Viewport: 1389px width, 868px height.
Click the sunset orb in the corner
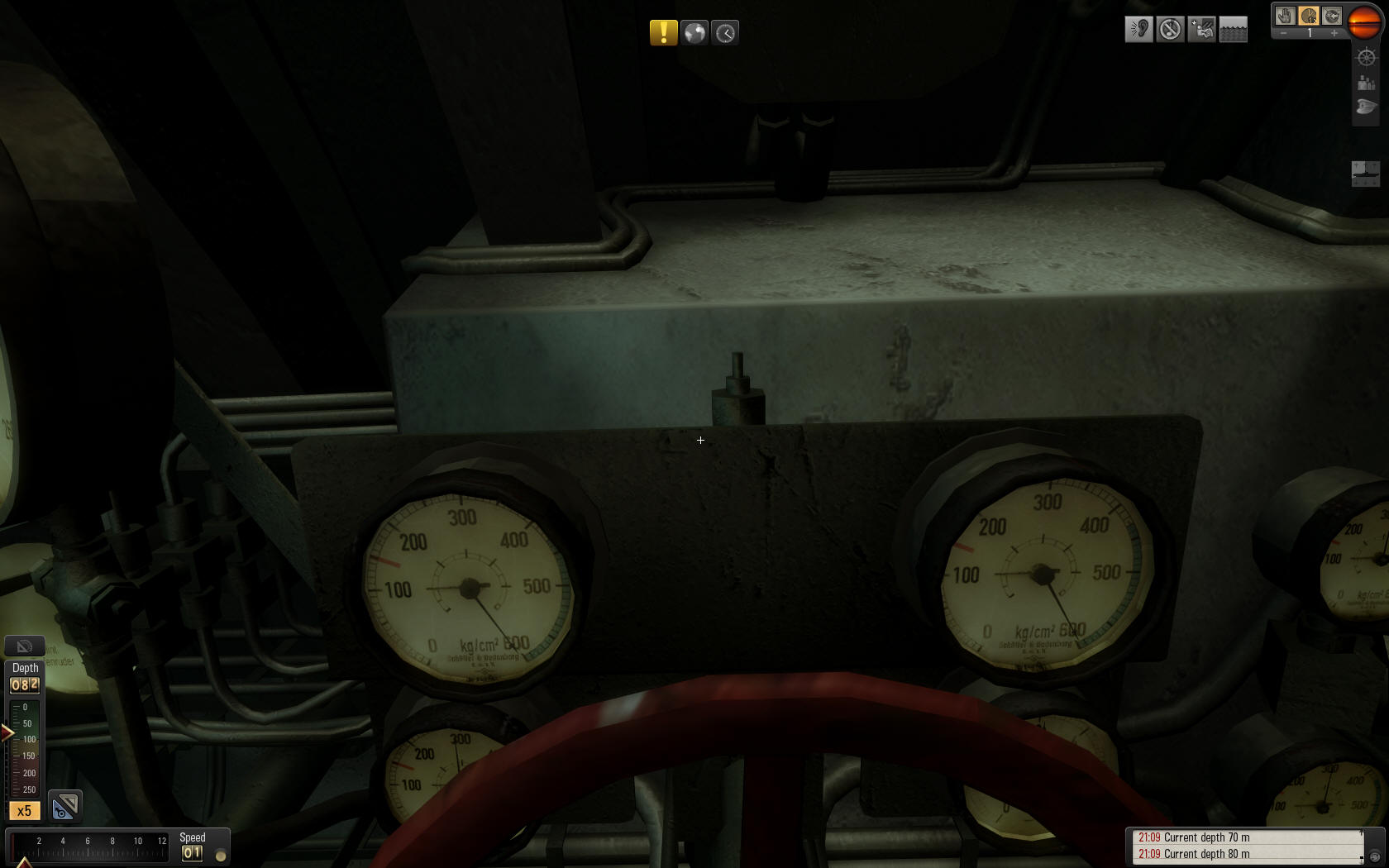pos(1364,21)
